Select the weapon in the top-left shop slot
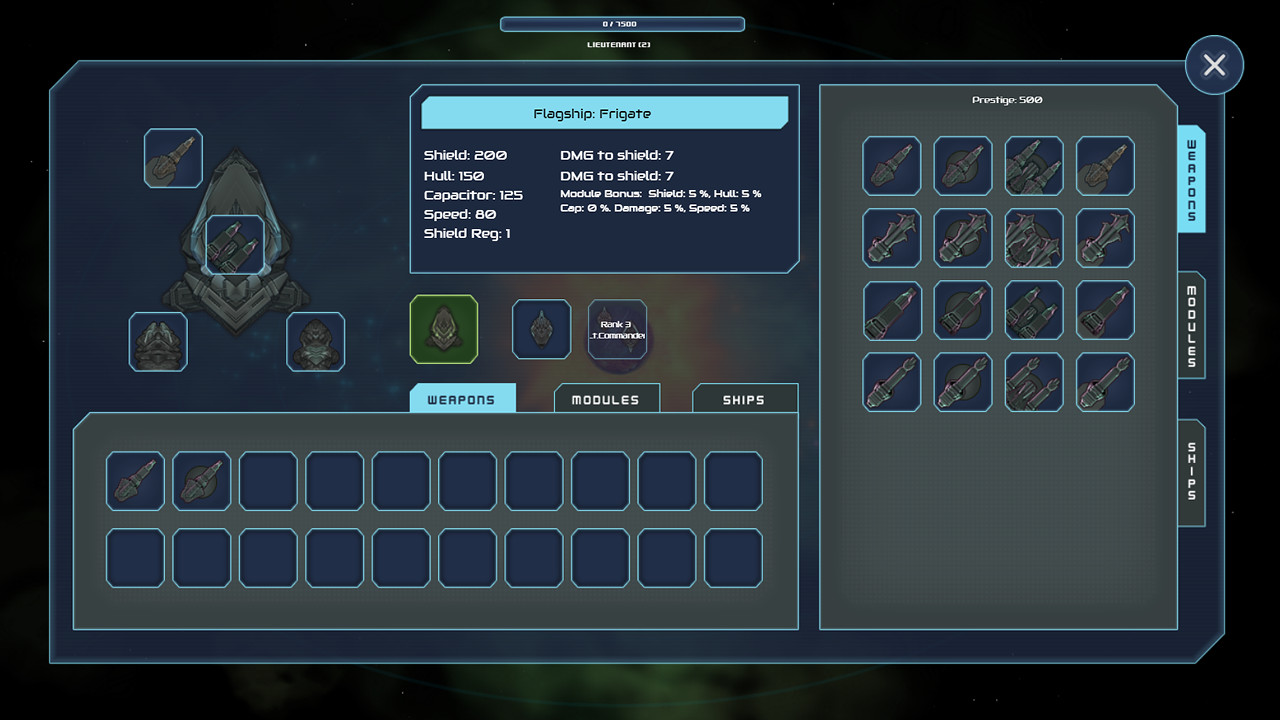Screen dimensions: 1280x720 pyautogui.click(x=891, y=166)
